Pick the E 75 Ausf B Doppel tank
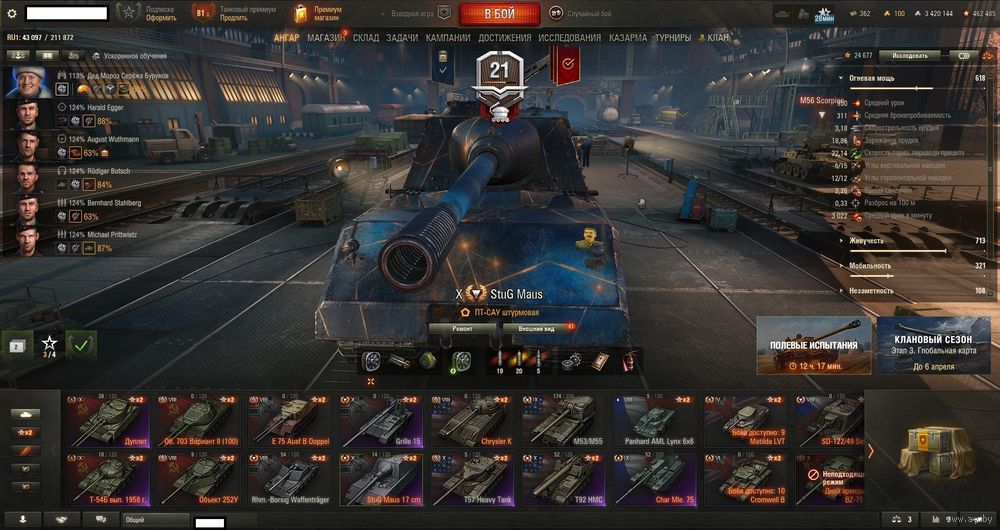 (293, 420)
